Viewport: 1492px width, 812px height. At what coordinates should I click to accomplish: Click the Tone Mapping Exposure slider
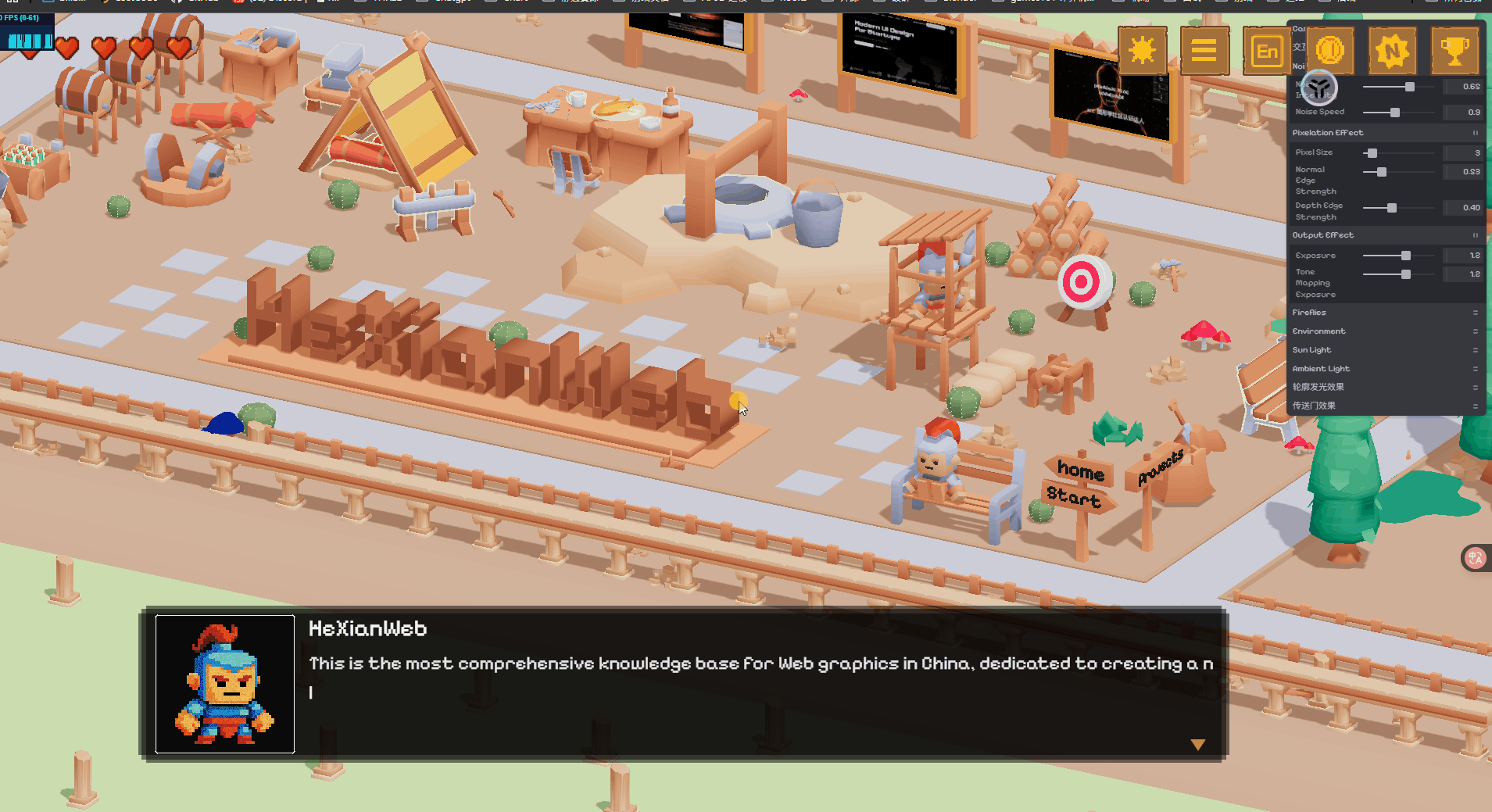coord(1399,274)
